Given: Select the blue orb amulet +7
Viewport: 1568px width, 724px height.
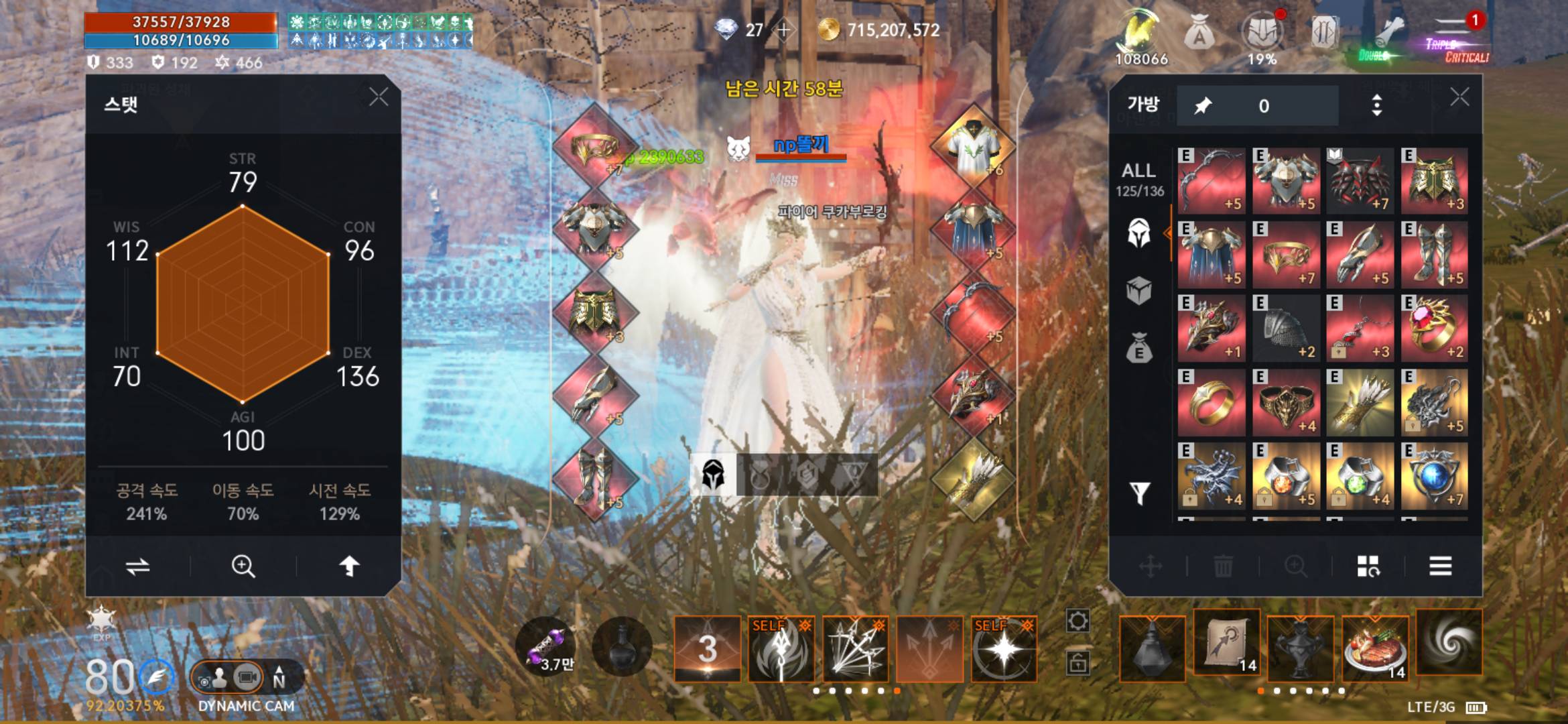Looking at the screenshot, I should point(1434,476).
